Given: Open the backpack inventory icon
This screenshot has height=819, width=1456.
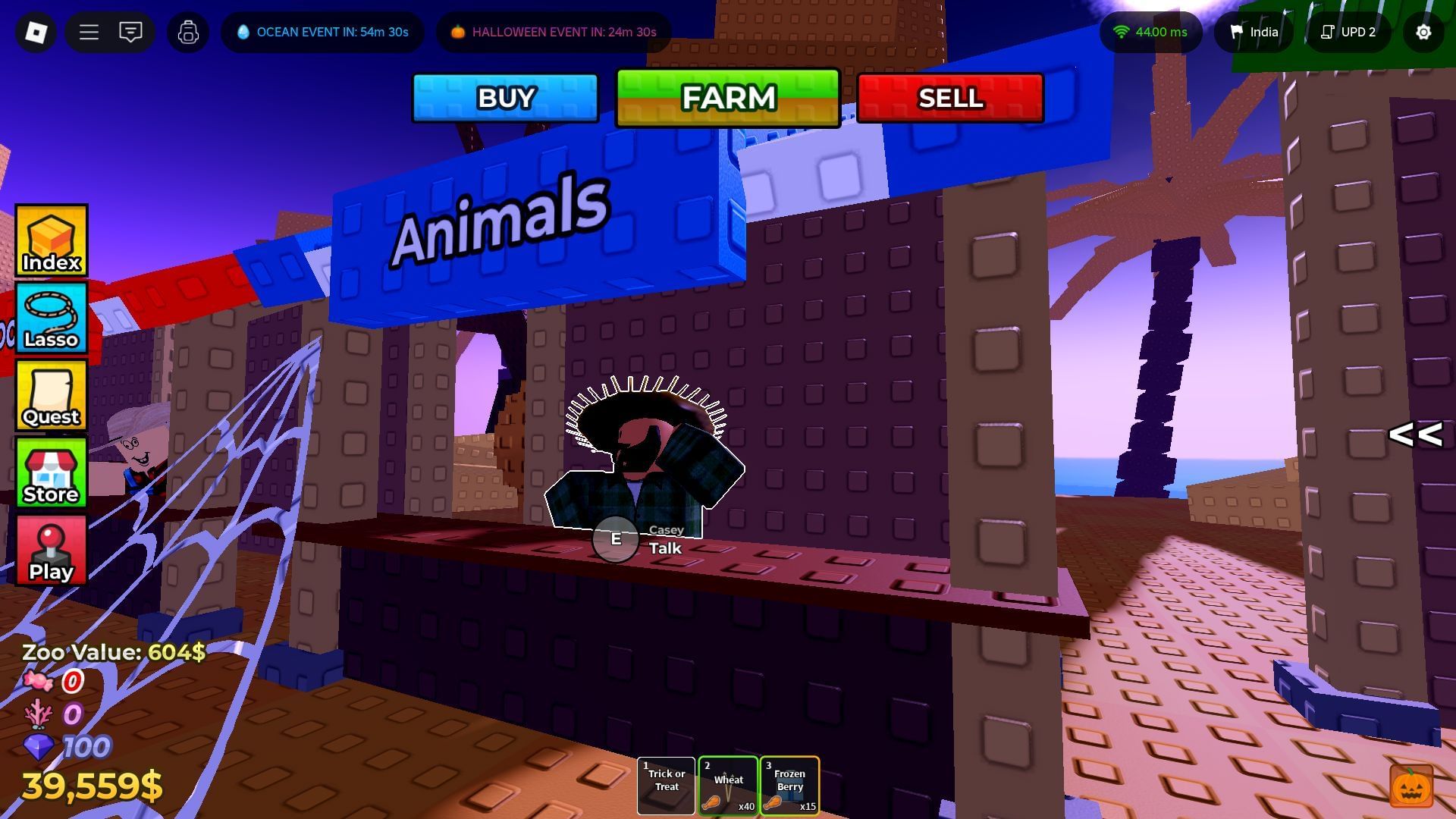Looking at the screenshot, I should pos(187,32).
